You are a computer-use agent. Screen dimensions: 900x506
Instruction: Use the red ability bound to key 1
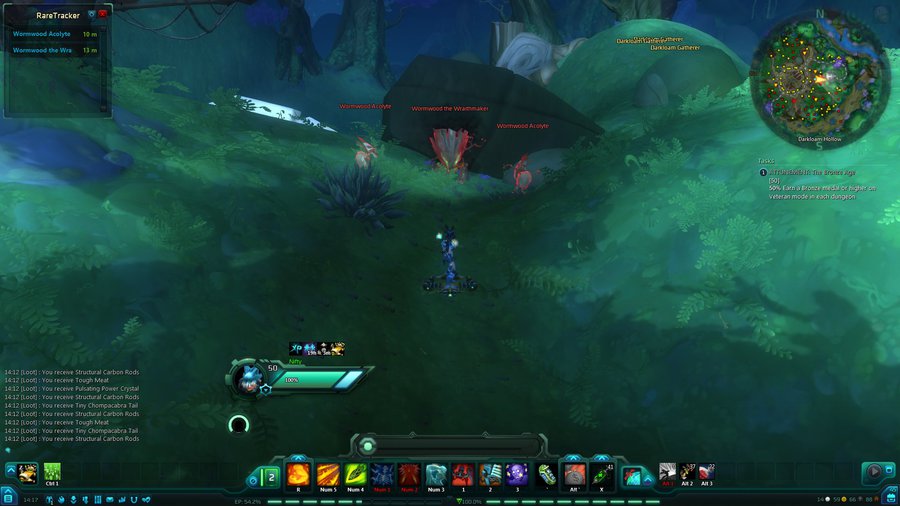tap(463, 474)
